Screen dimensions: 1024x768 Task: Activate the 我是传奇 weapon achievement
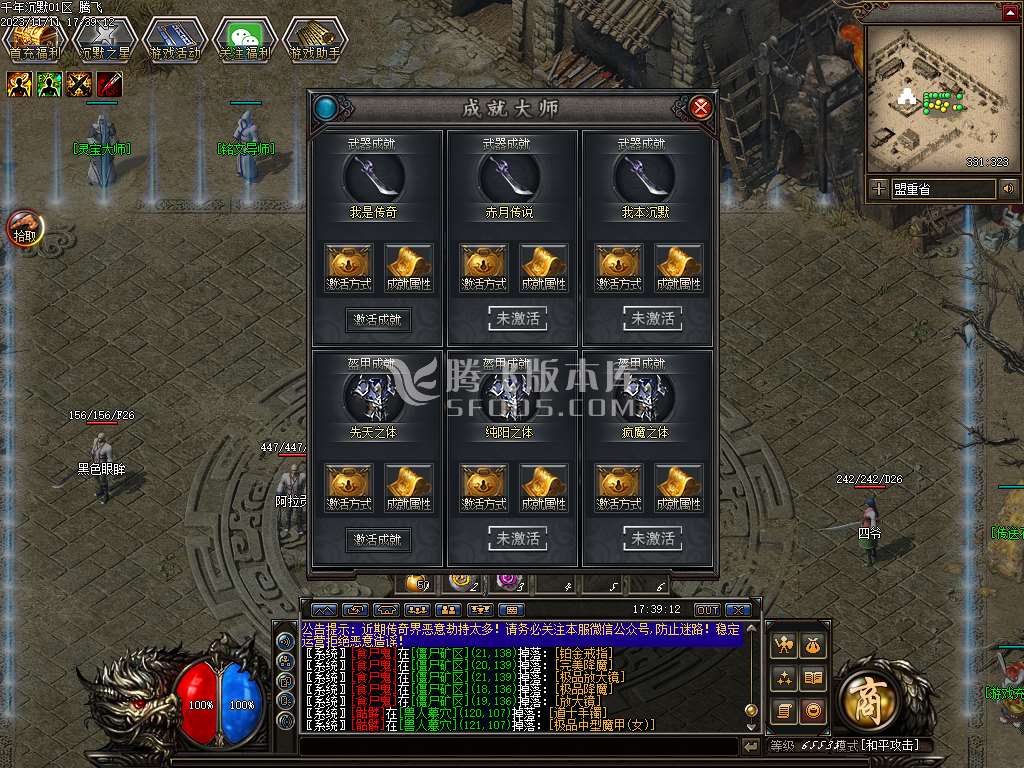tap(378, 320)
